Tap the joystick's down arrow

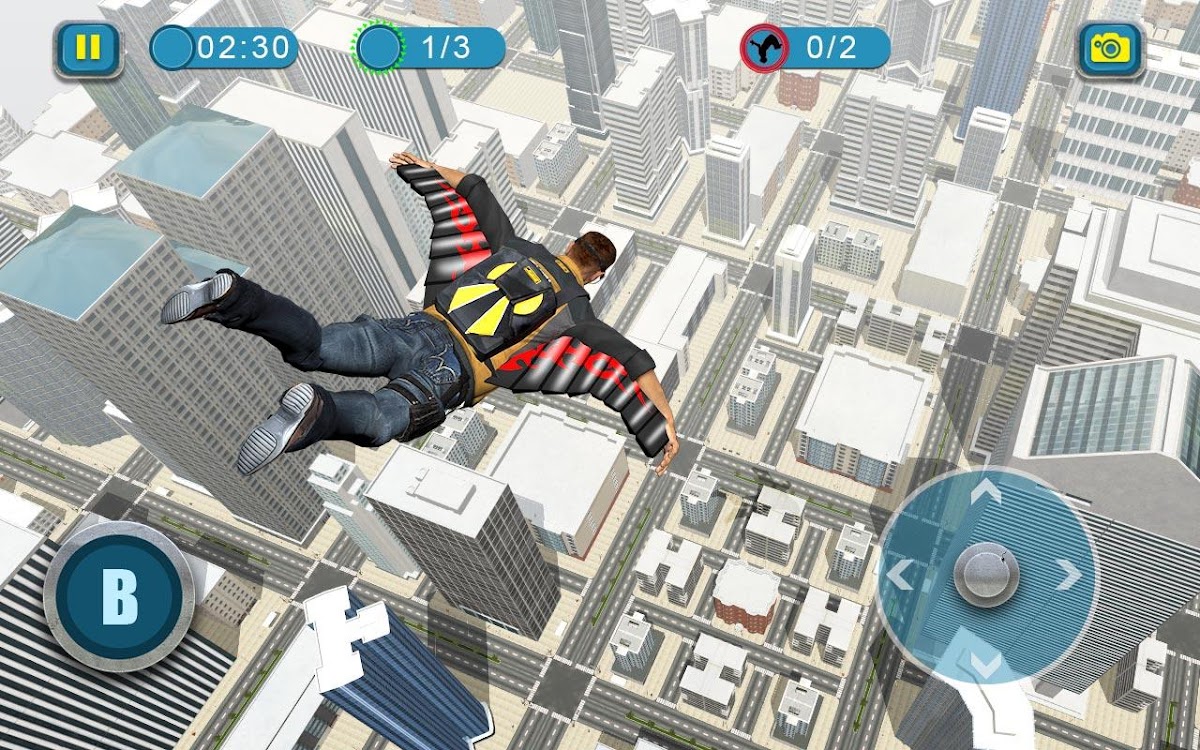(985, 661)
